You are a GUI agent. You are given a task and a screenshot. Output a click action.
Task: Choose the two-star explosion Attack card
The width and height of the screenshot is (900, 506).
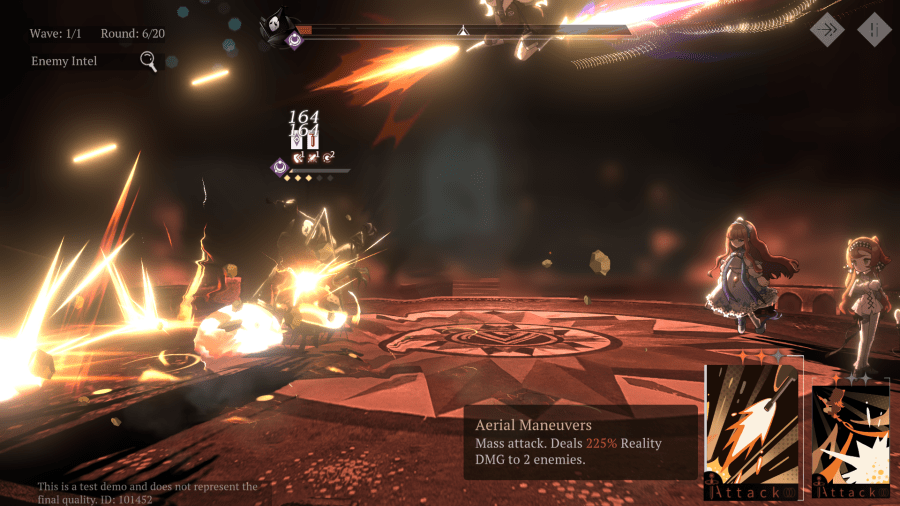coord(850,440)
